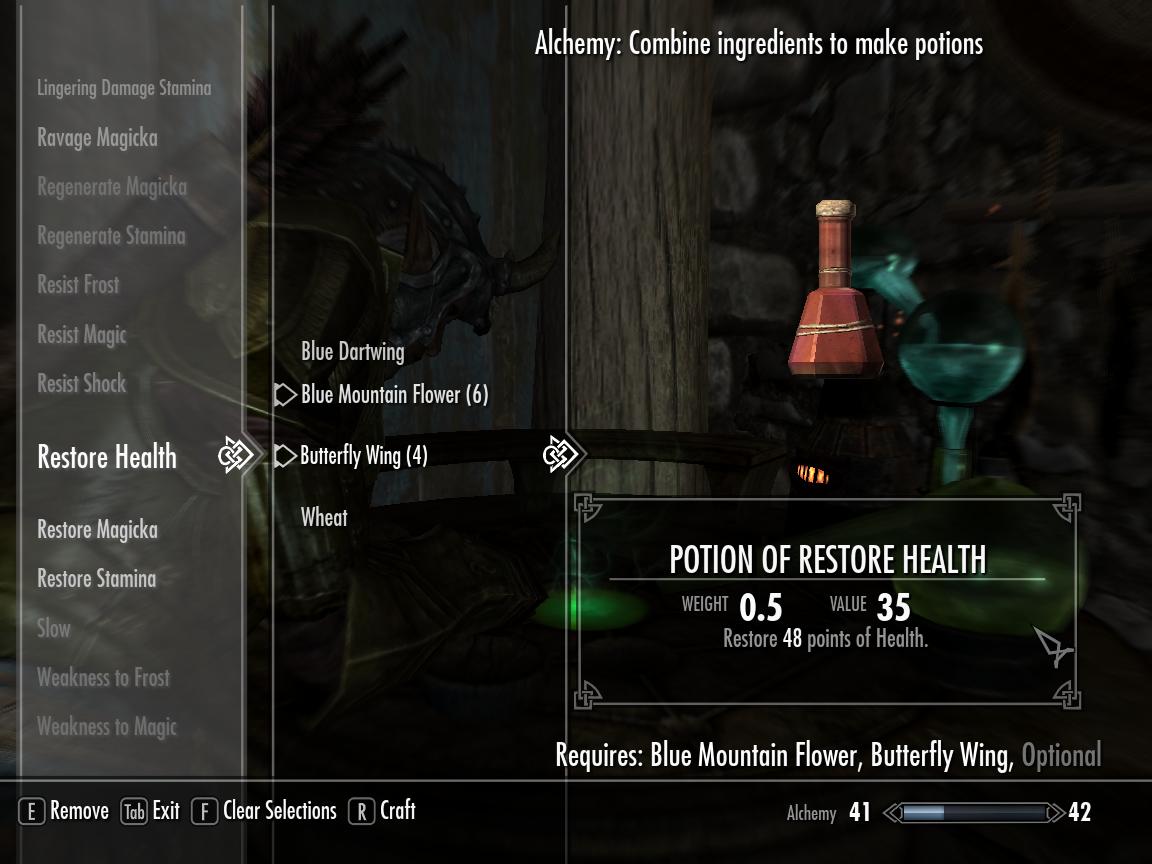Image resolution: width=1152 pixels, height=864 pixels.
Task: Choose the Resist Frost effect
Action: 78,285
